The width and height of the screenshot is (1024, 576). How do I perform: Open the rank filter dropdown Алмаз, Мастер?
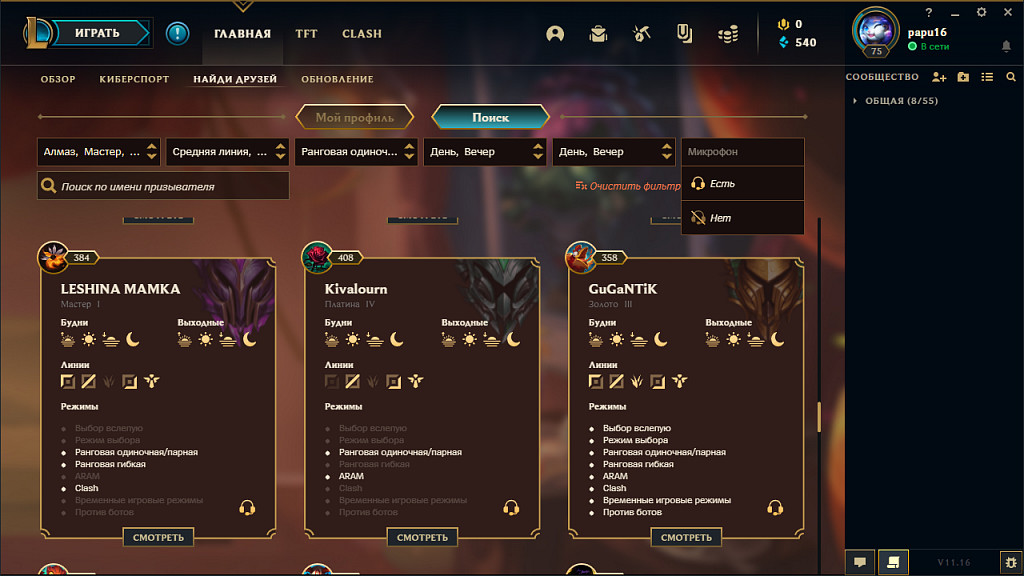coord(99,152)
